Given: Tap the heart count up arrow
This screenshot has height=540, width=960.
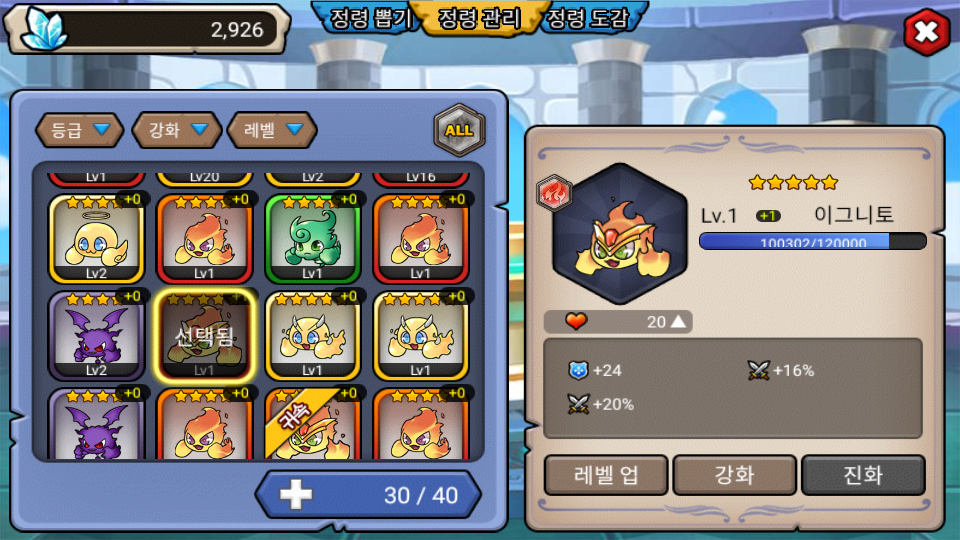Looking at the screenshot, I should [x=679, y=322].
